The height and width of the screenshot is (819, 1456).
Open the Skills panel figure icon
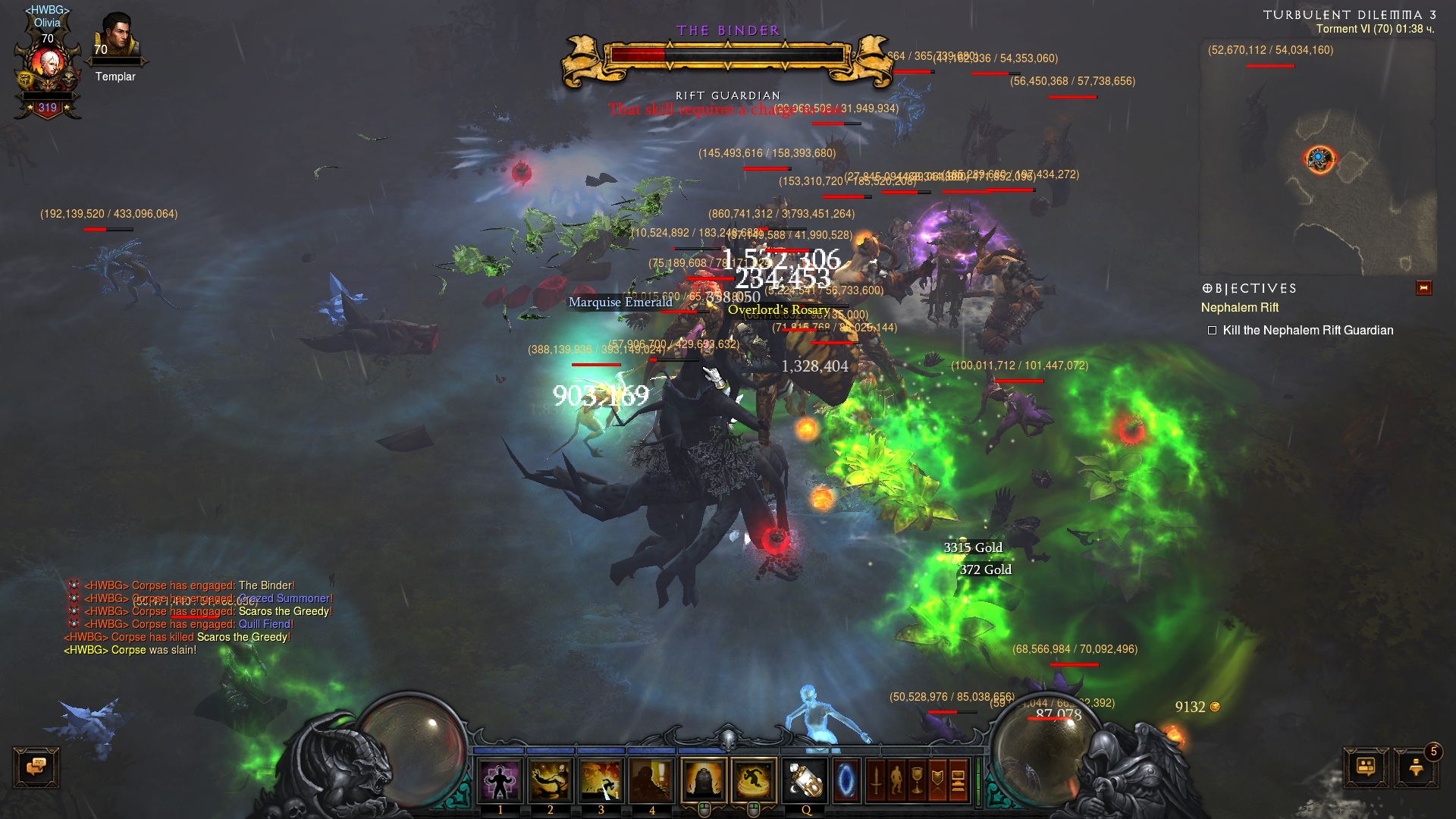pyautogui.click(x=896, y=780)
